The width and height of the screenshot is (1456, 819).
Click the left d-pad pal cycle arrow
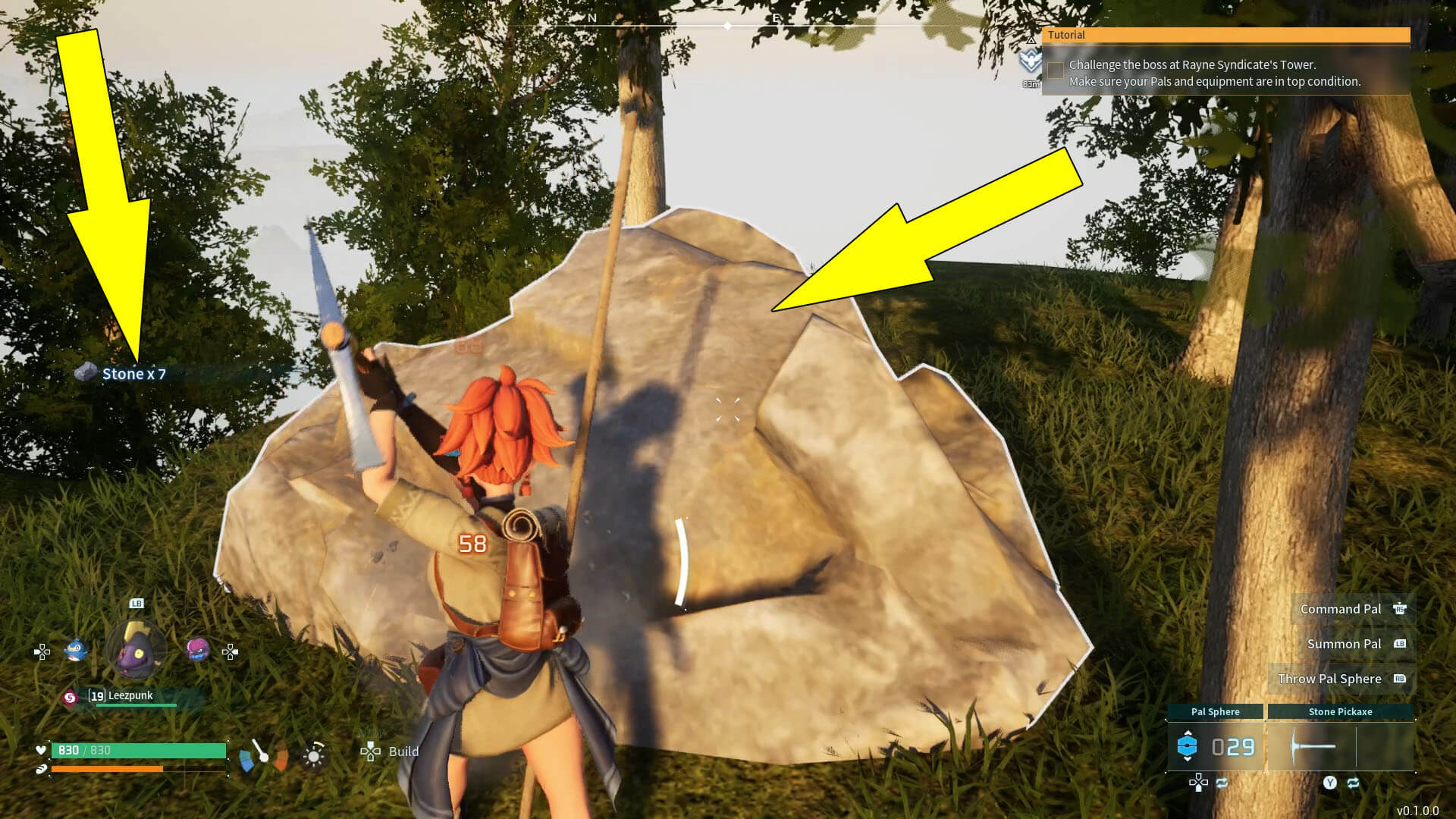[42, 652]
